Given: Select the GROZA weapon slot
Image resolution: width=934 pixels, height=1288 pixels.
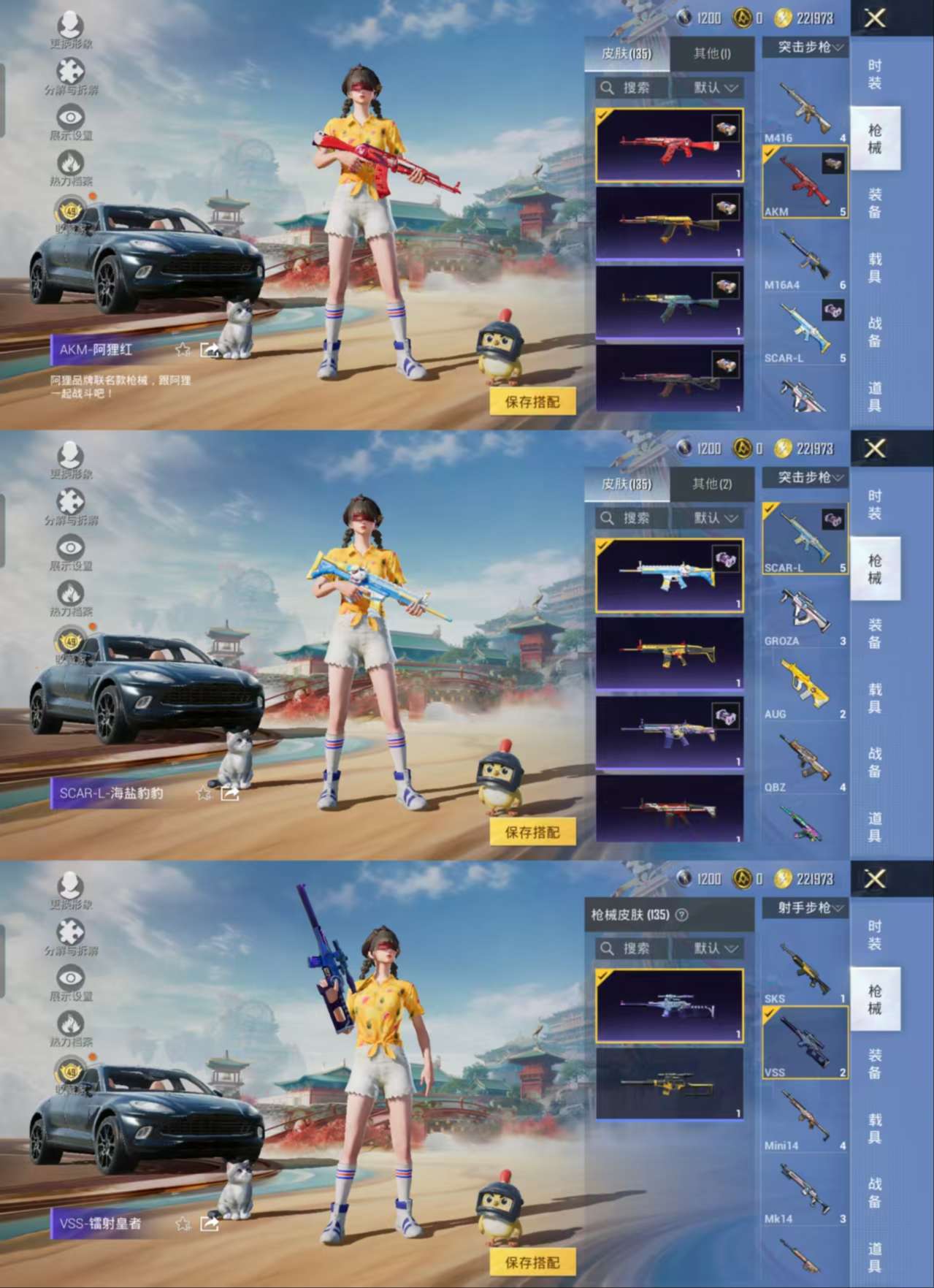Looking at the screenshot, I should click(805, 614).
